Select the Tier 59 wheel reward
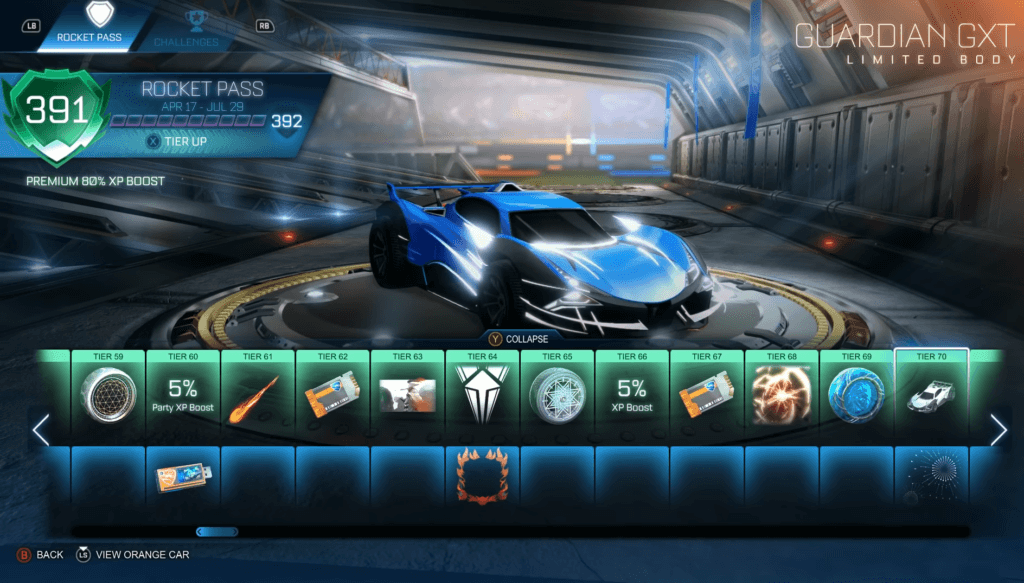1024x583 pixels. tap(108, 395)
